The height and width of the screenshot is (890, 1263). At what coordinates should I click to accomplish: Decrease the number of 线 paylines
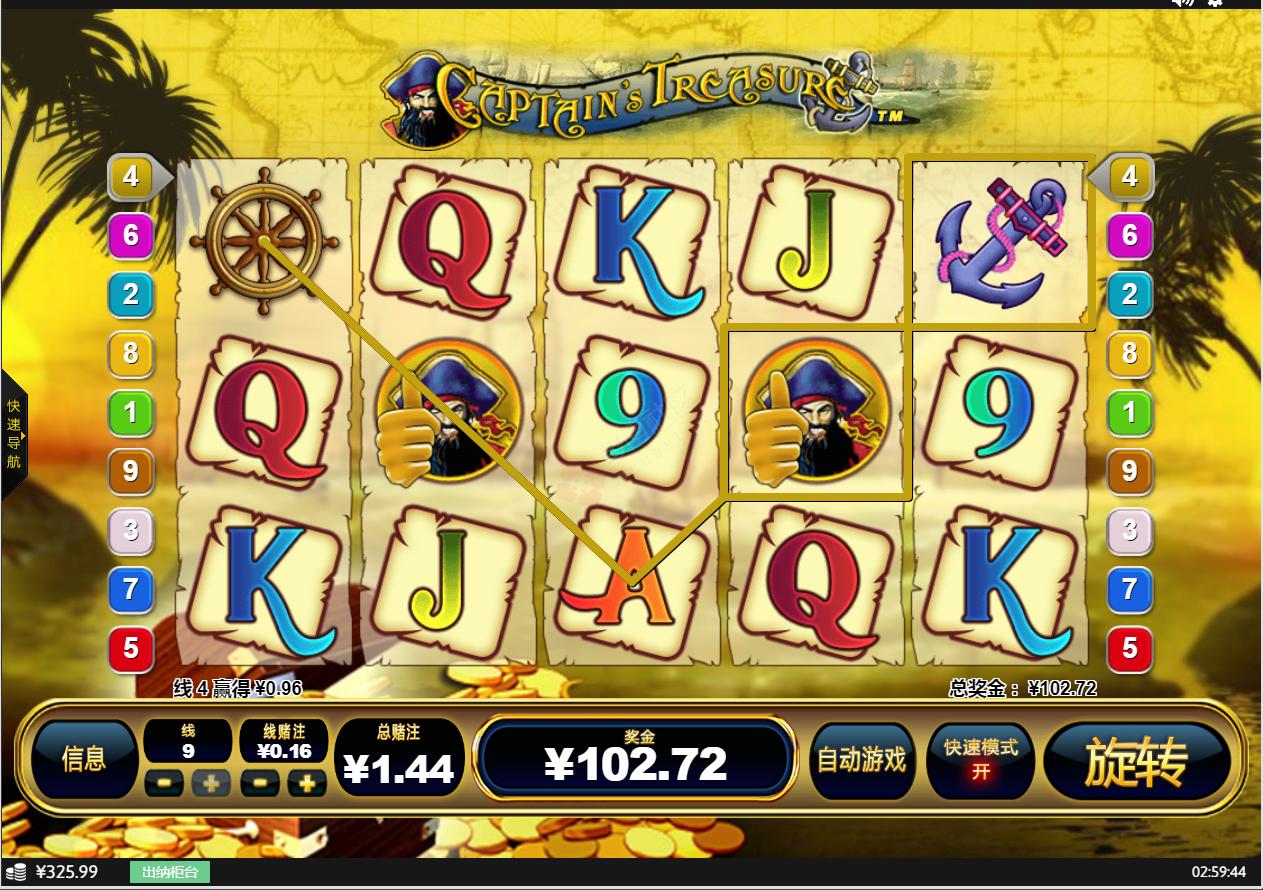[164, 784]
